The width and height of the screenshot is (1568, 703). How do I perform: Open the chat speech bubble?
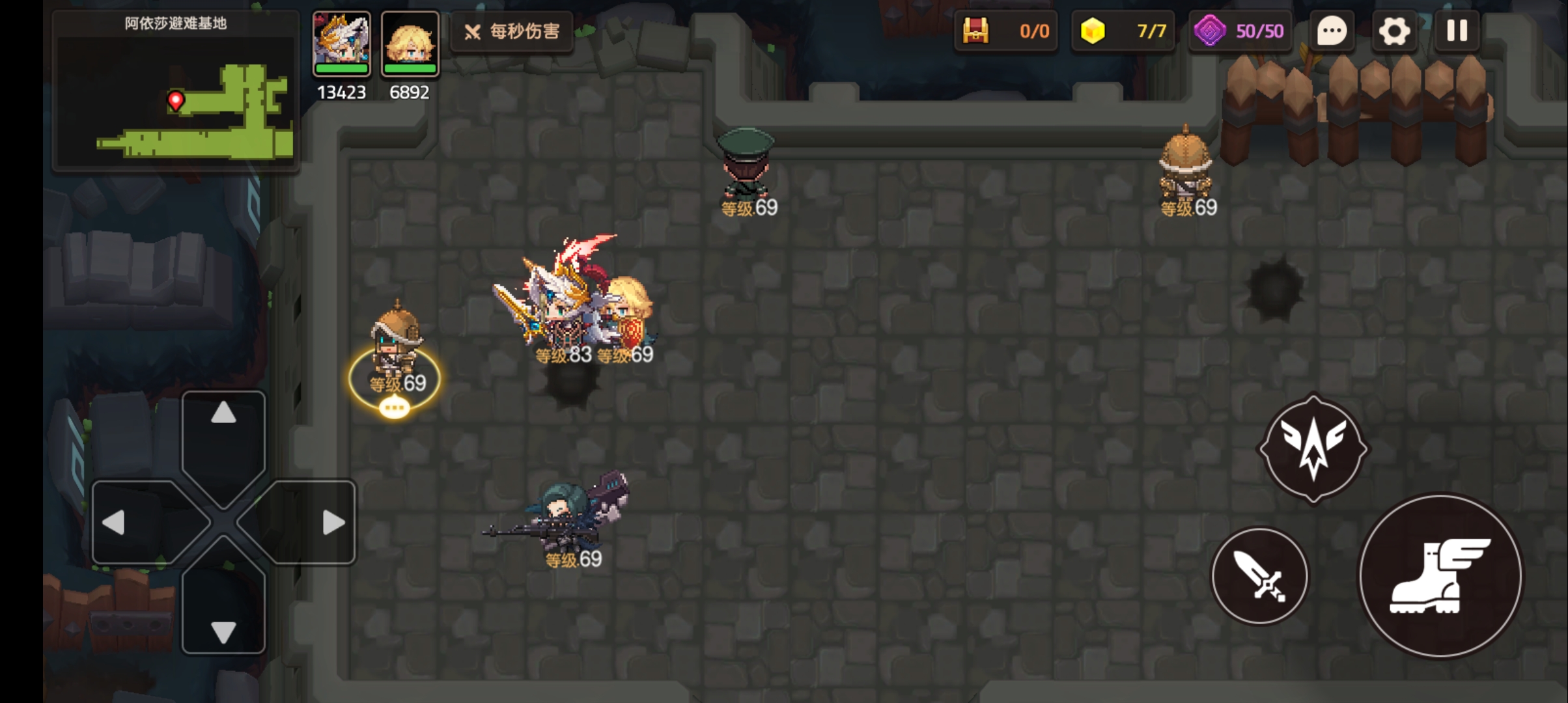pos(1332,31)
